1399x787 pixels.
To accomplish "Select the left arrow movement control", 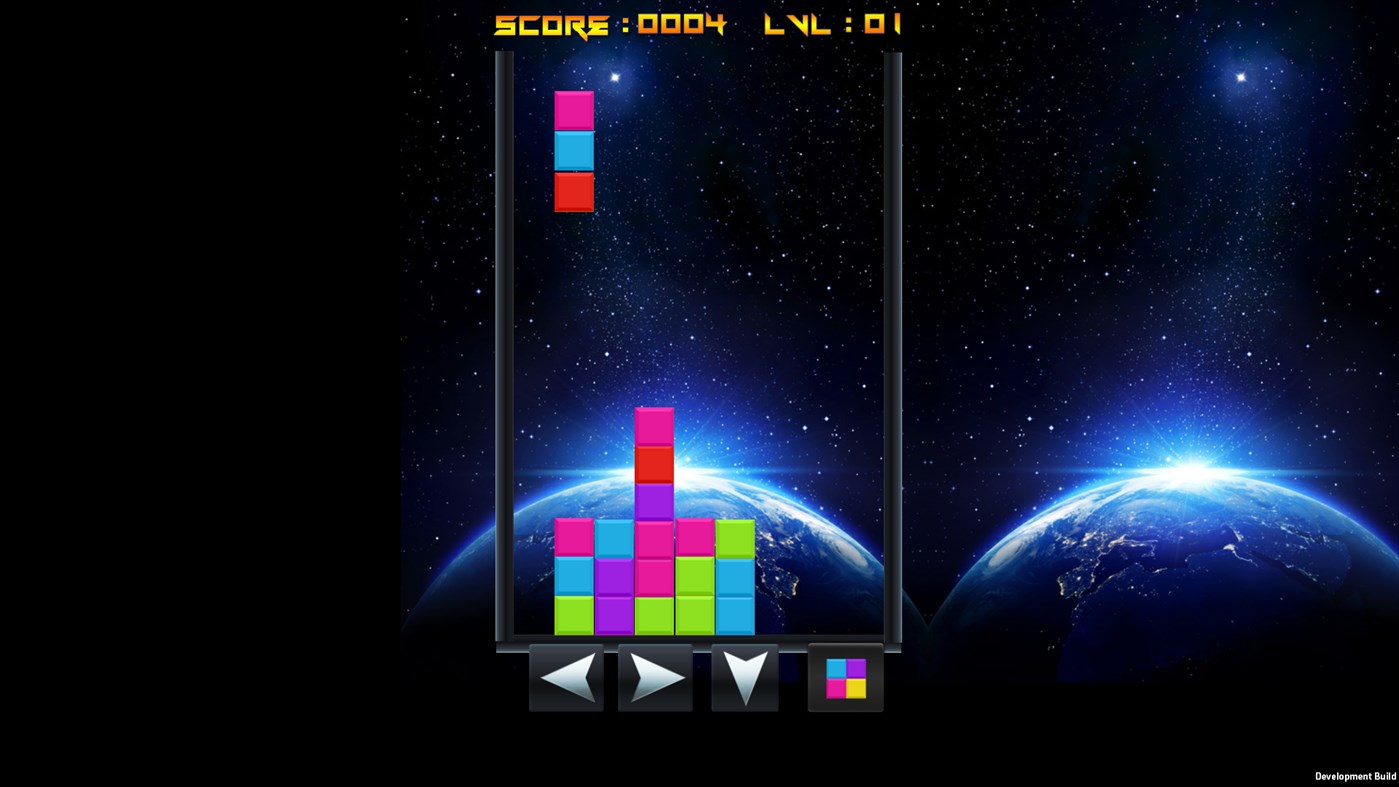I will coord(566,678).
